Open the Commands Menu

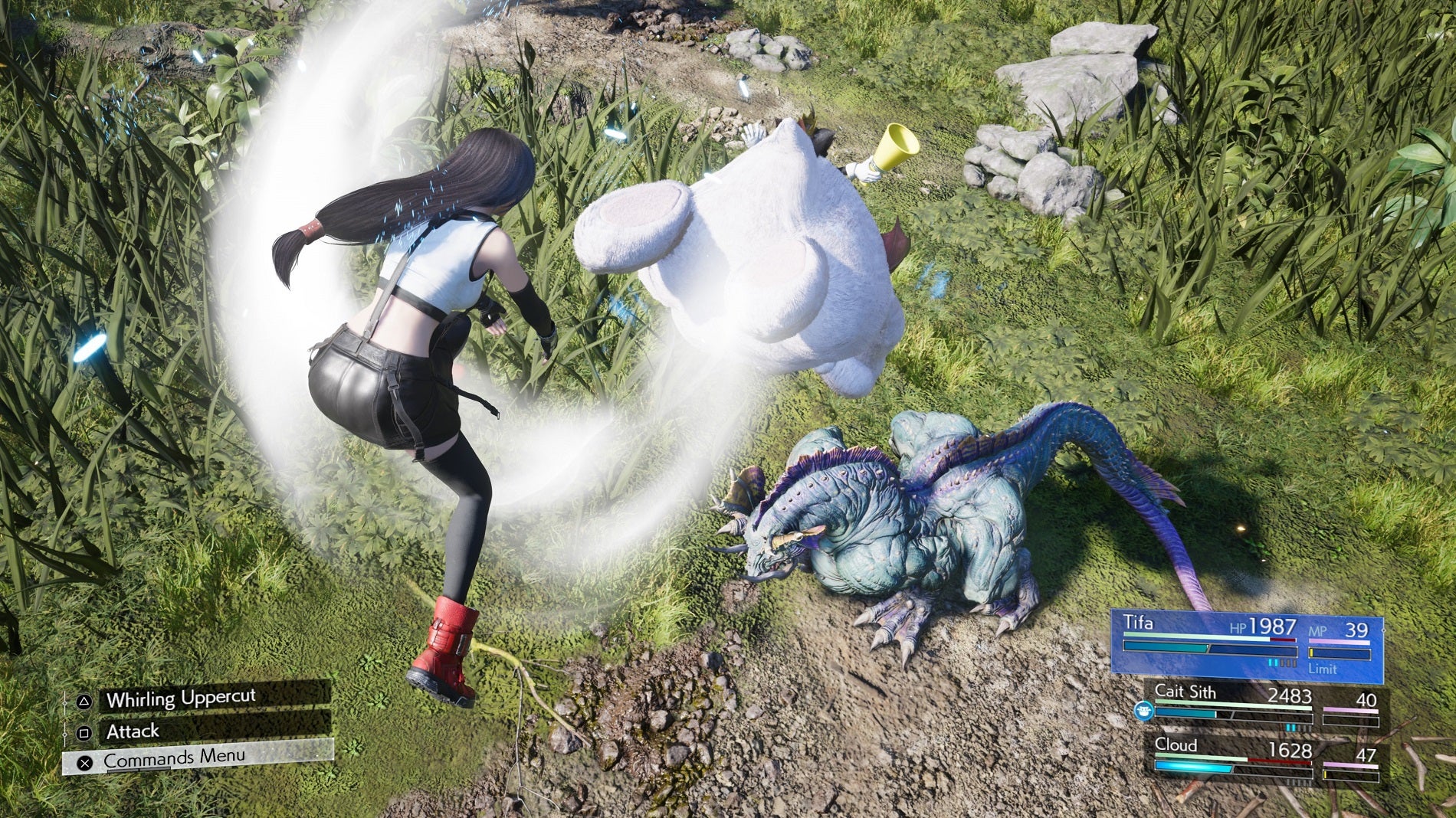[175, 757]
